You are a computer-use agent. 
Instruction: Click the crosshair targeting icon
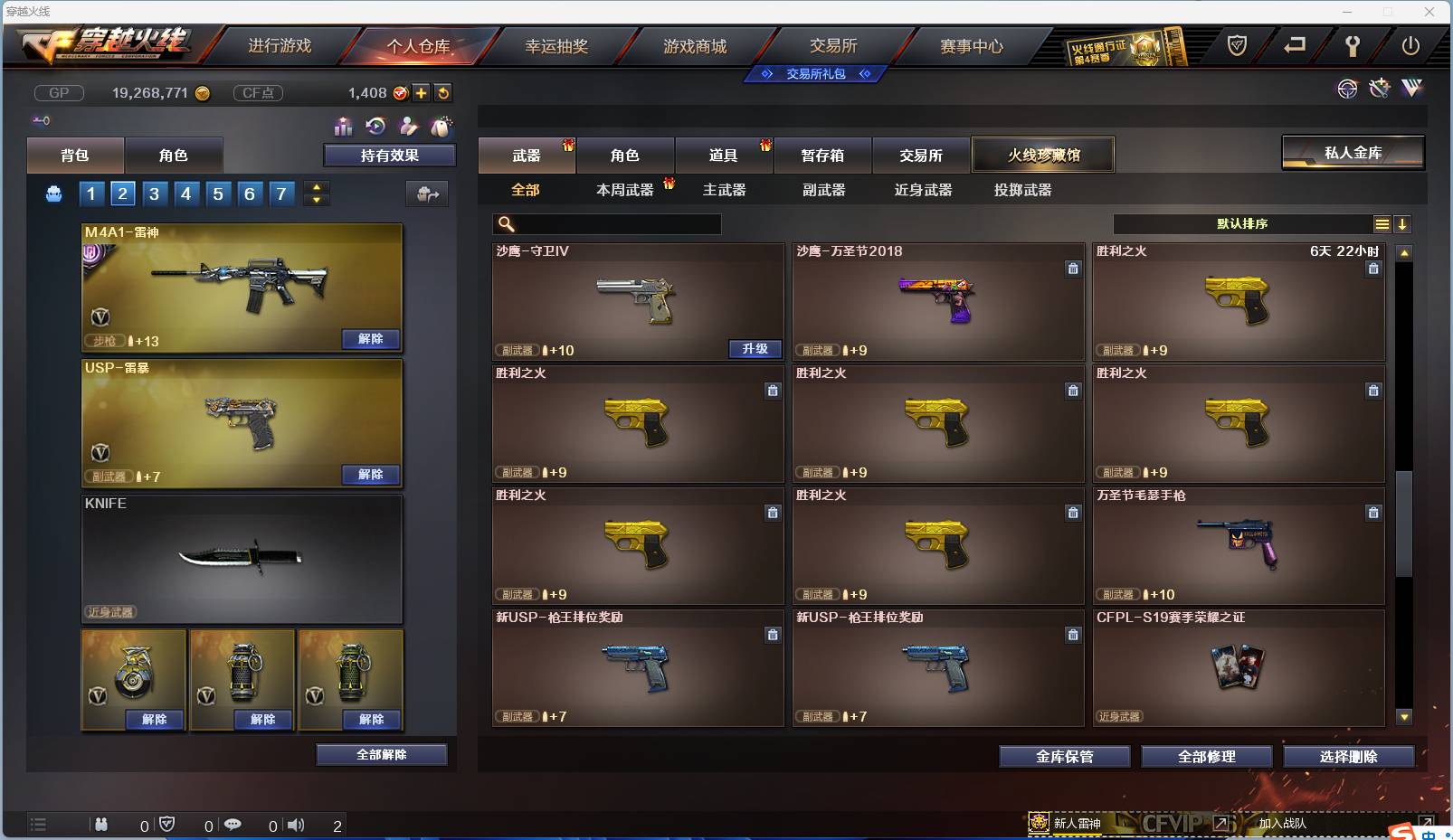click(1348, 90)
